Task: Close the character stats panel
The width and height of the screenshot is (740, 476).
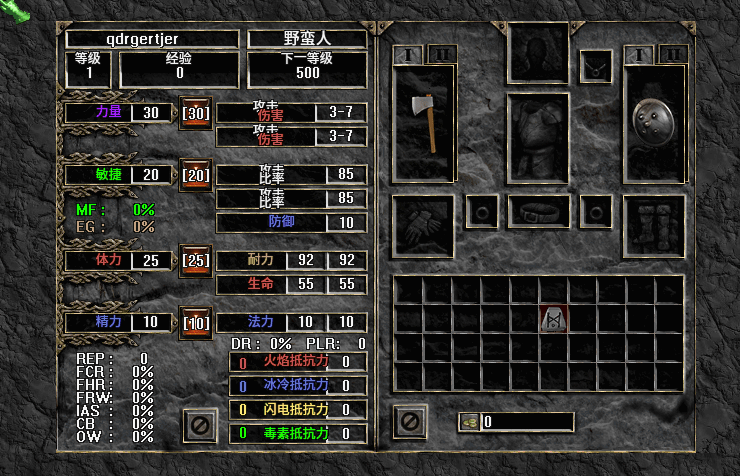Action: tap(200, 425)
